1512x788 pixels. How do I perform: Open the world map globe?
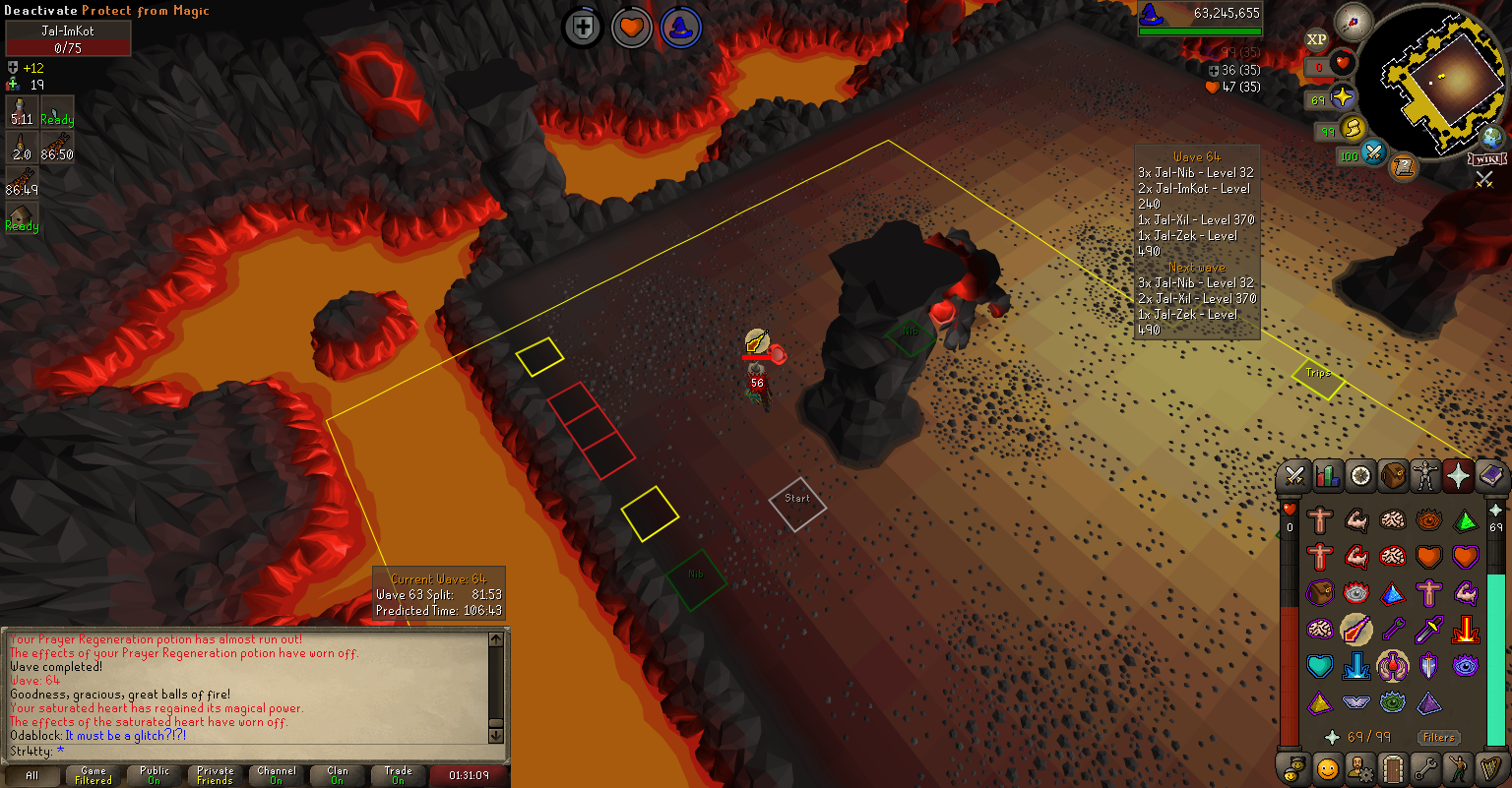coord(1492,137)
